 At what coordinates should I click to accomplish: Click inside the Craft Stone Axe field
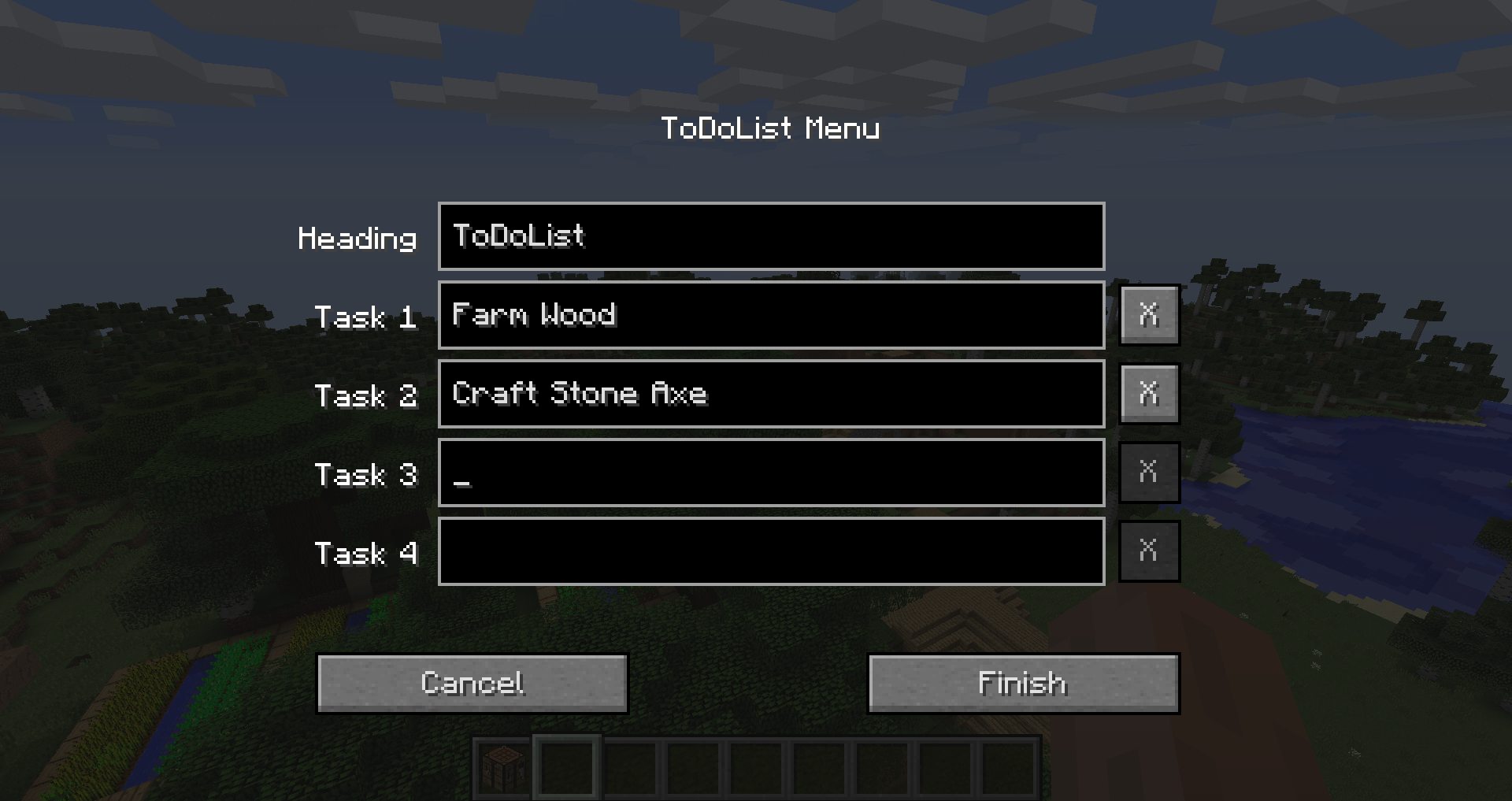tap(770, 395)
